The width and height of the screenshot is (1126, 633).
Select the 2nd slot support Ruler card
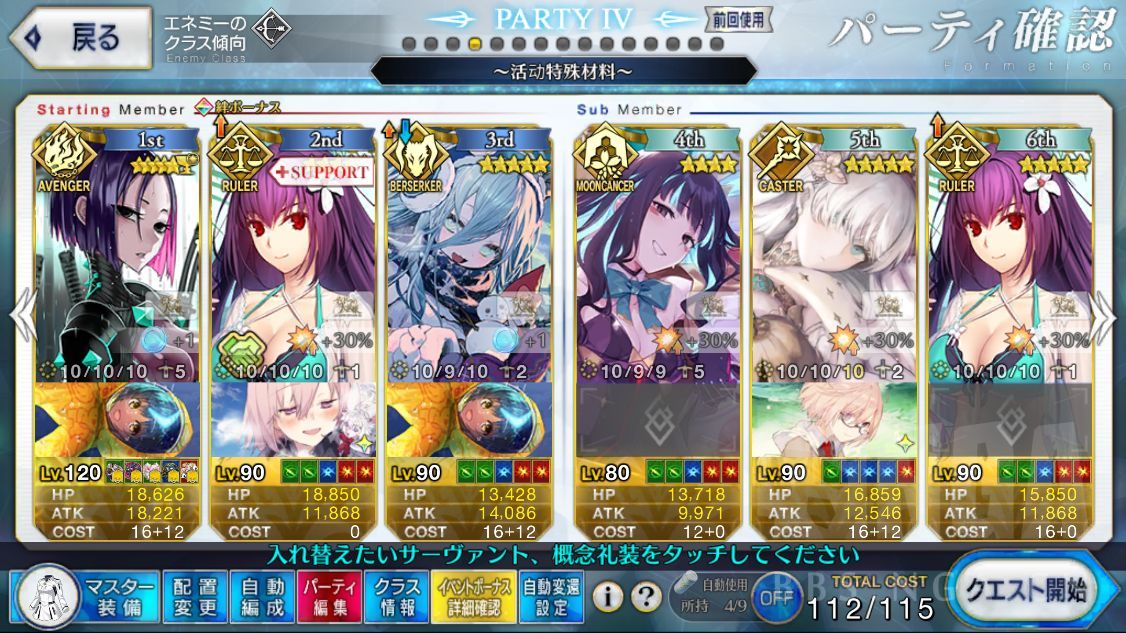click(295, 260)
